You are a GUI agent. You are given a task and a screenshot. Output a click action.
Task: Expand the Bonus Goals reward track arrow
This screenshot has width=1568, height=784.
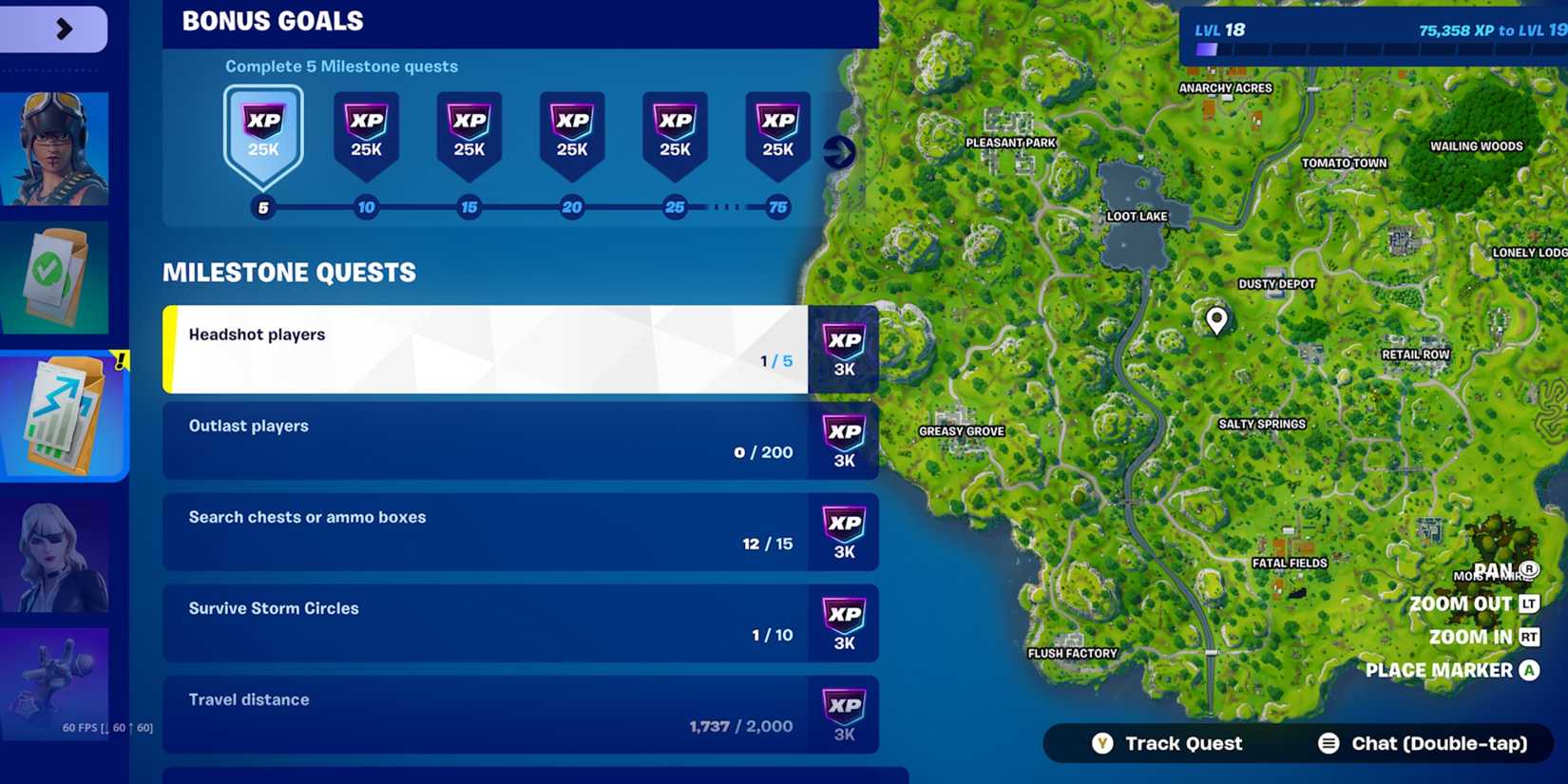(x=837, y=150)
